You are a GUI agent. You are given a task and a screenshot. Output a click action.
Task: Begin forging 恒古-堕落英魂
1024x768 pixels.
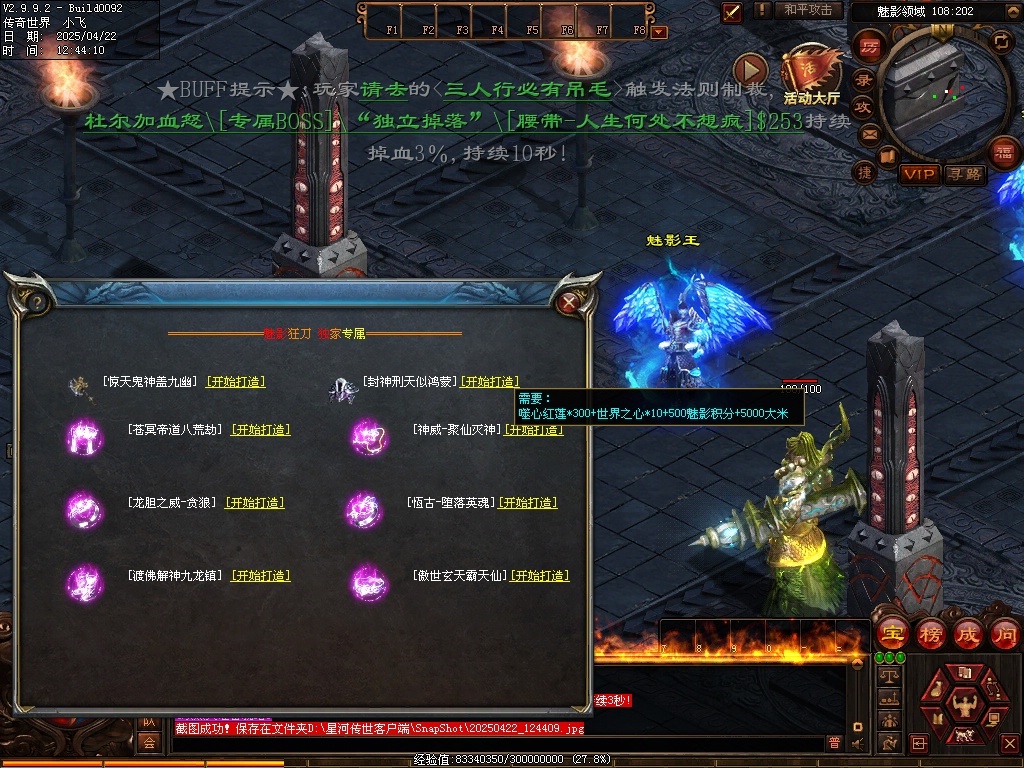[x=528, y=503]
